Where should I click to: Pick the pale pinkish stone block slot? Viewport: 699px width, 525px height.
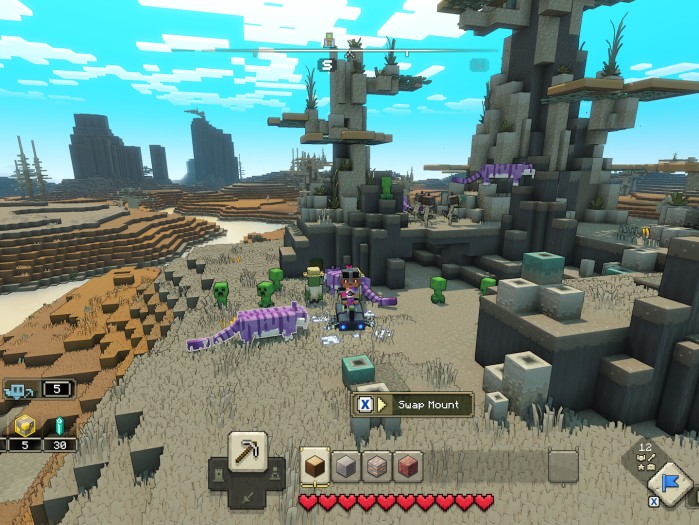click(x=378, y=466)
